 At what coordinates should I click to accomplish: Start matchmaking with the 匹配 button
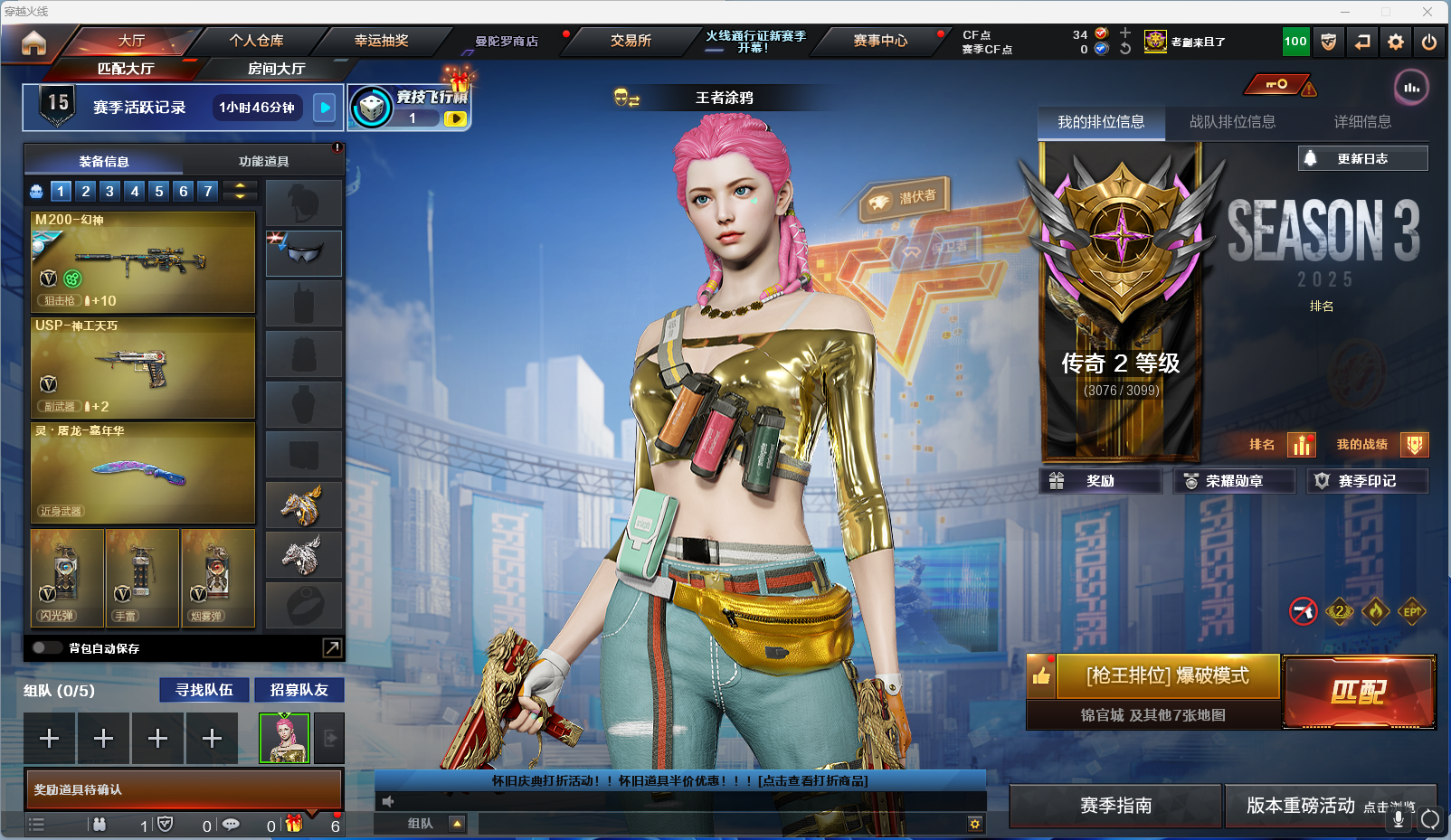coord(1358,692)
